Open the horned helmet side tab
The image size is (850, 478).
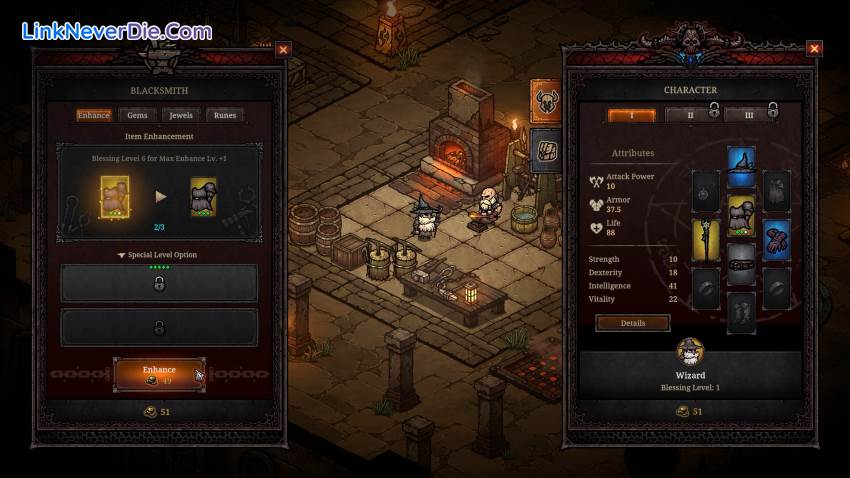[545, 99]
